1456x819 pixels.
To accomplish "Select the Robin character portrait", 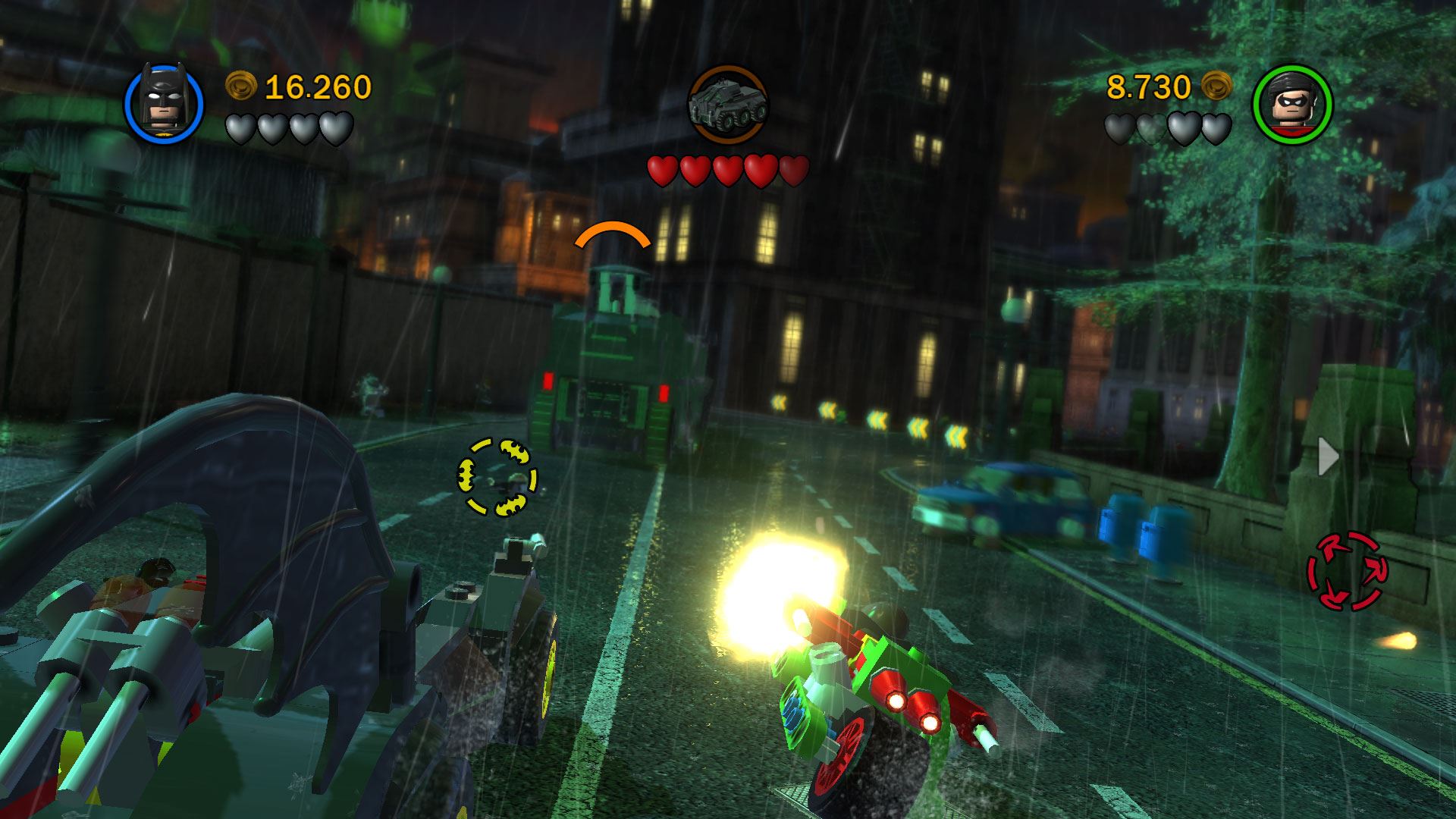I will click(1292, 104).
